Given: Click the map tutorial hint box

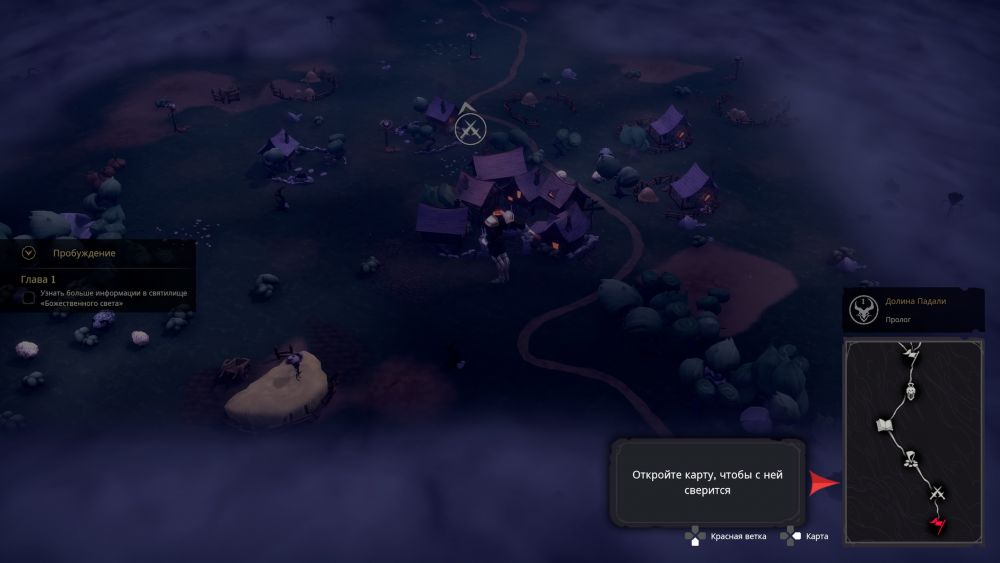Looking at the screenshot, I should [709, 483].
